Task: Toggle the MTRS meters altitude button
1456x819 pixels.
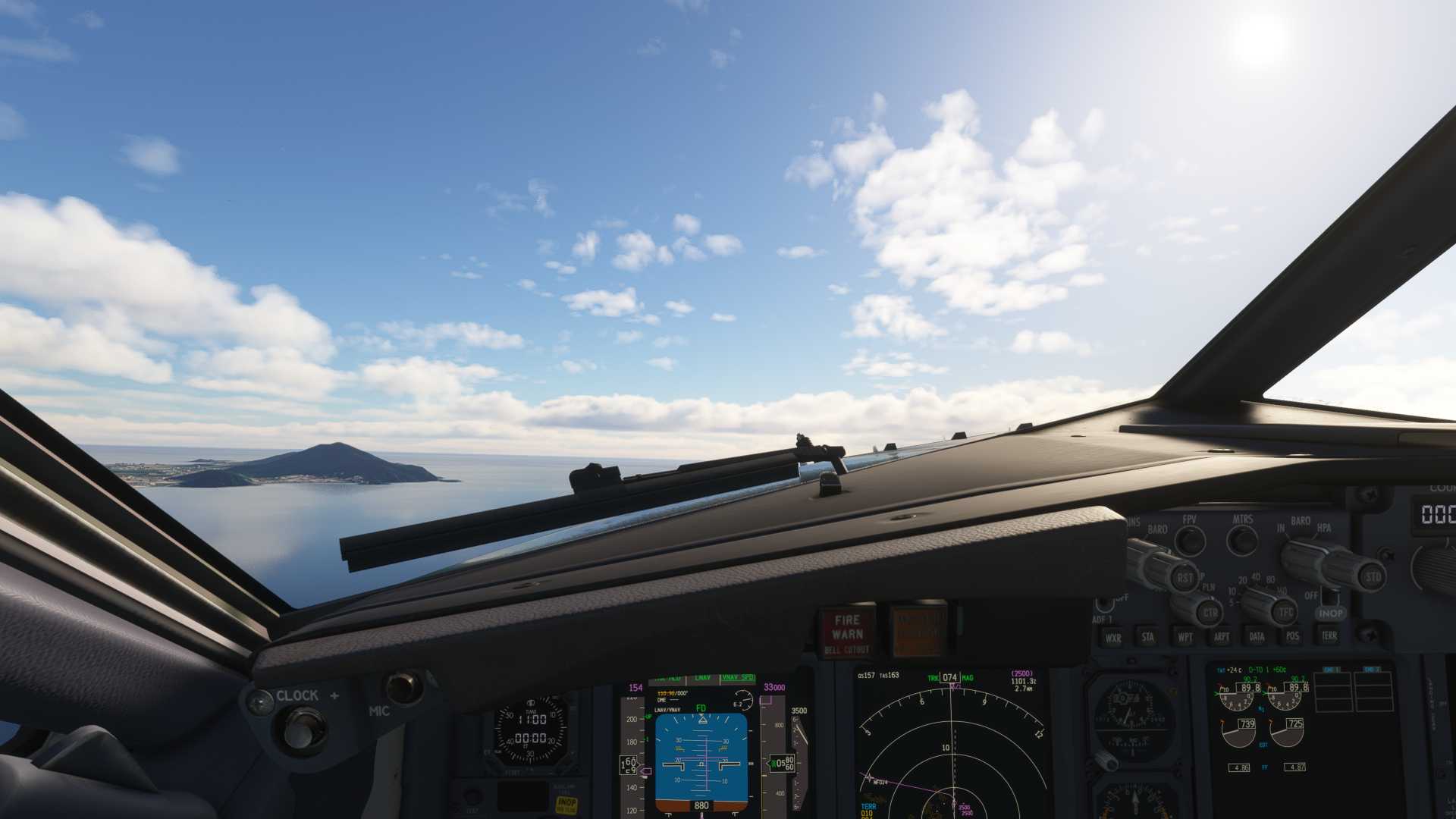Action: click(x=1242, y=540)
